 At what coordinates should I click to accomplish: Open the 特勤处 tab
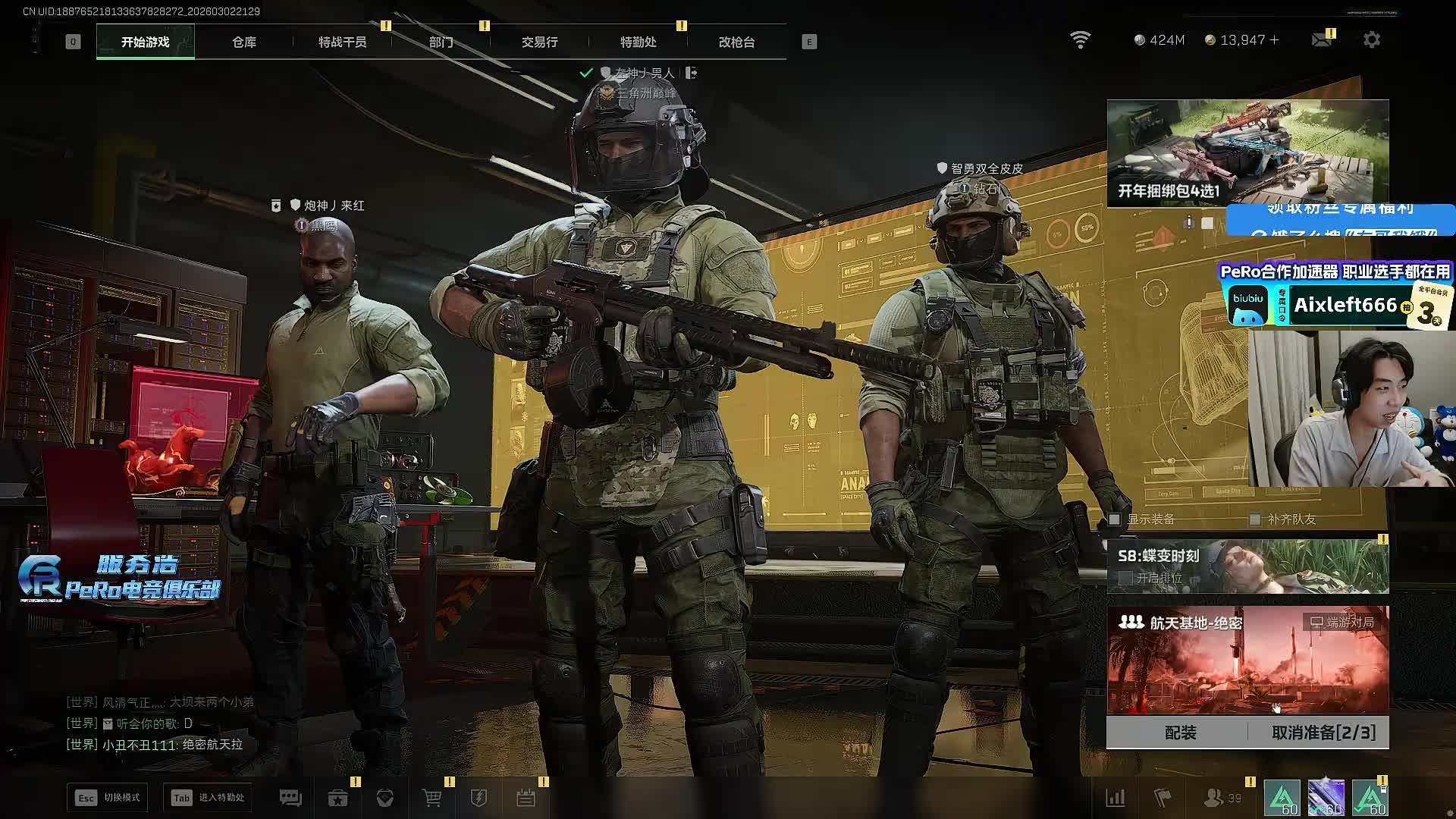click(x=638, y=42)
